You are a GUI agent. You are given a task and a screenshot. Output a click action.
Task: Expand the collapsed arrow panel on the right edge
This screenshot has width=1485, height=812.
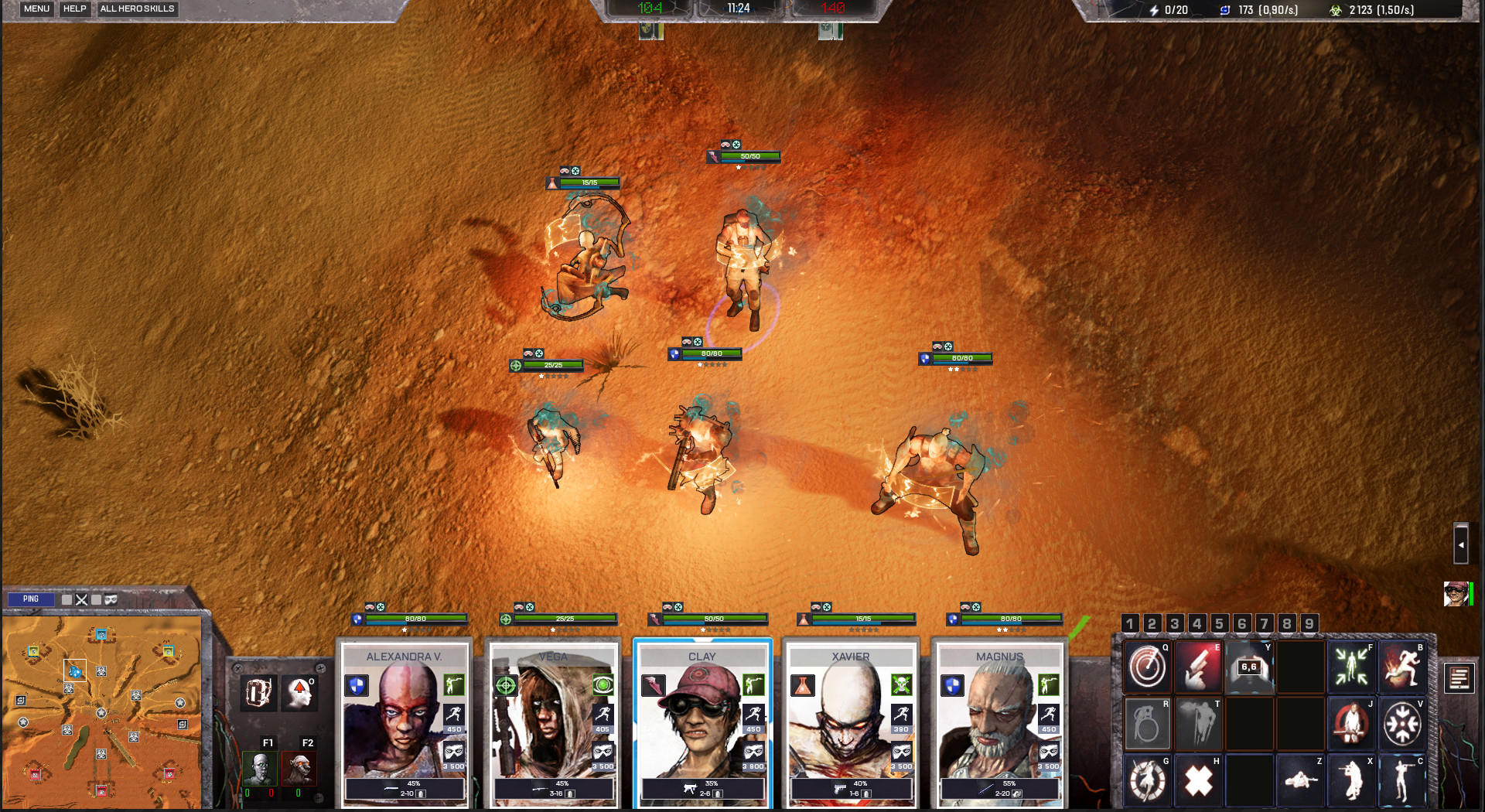pyautogui.click(x=1462, y=544)
